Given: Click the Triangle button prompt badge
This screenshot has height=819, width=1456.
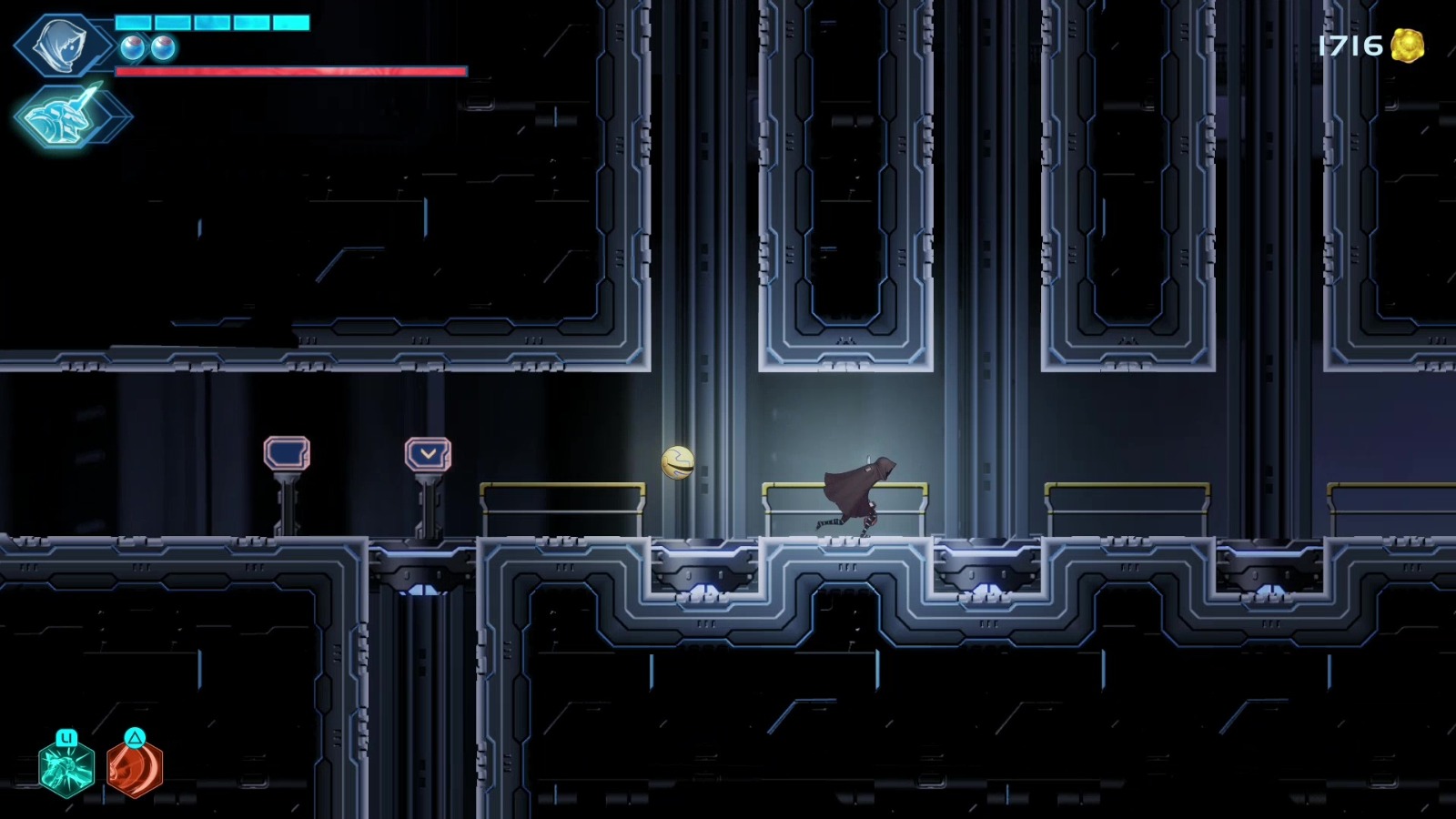Looking at the screenshot, I should (135, 739).
